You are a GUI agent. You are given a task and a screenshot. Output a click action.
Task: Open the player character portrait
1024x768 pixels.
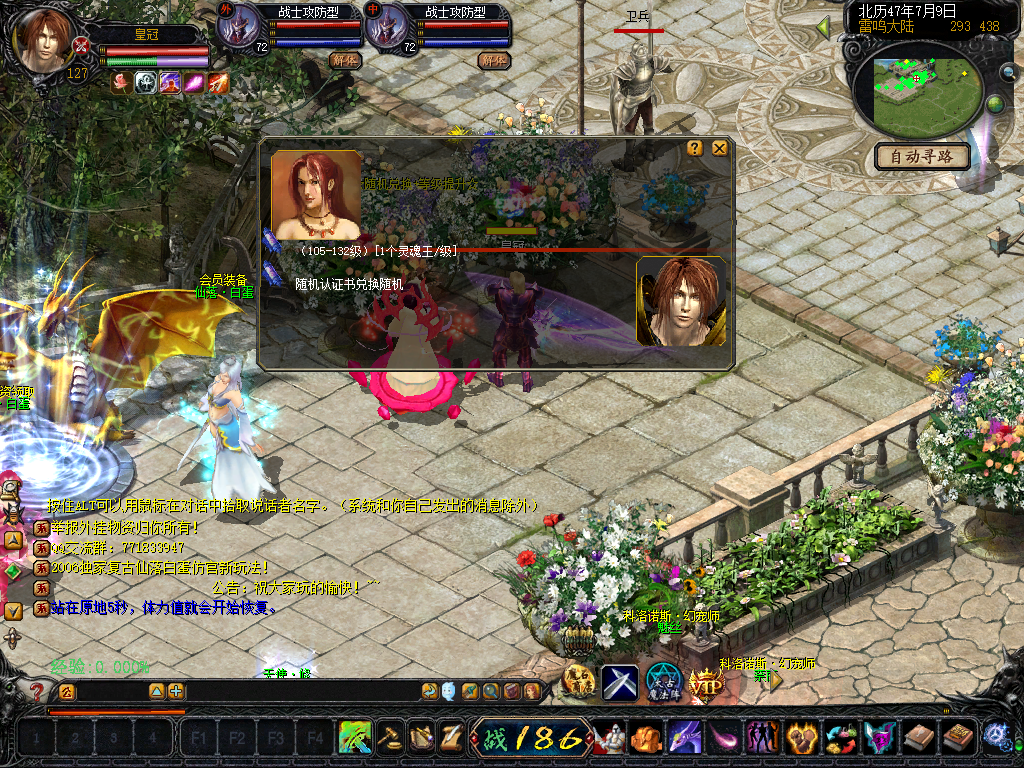point(45,40)
